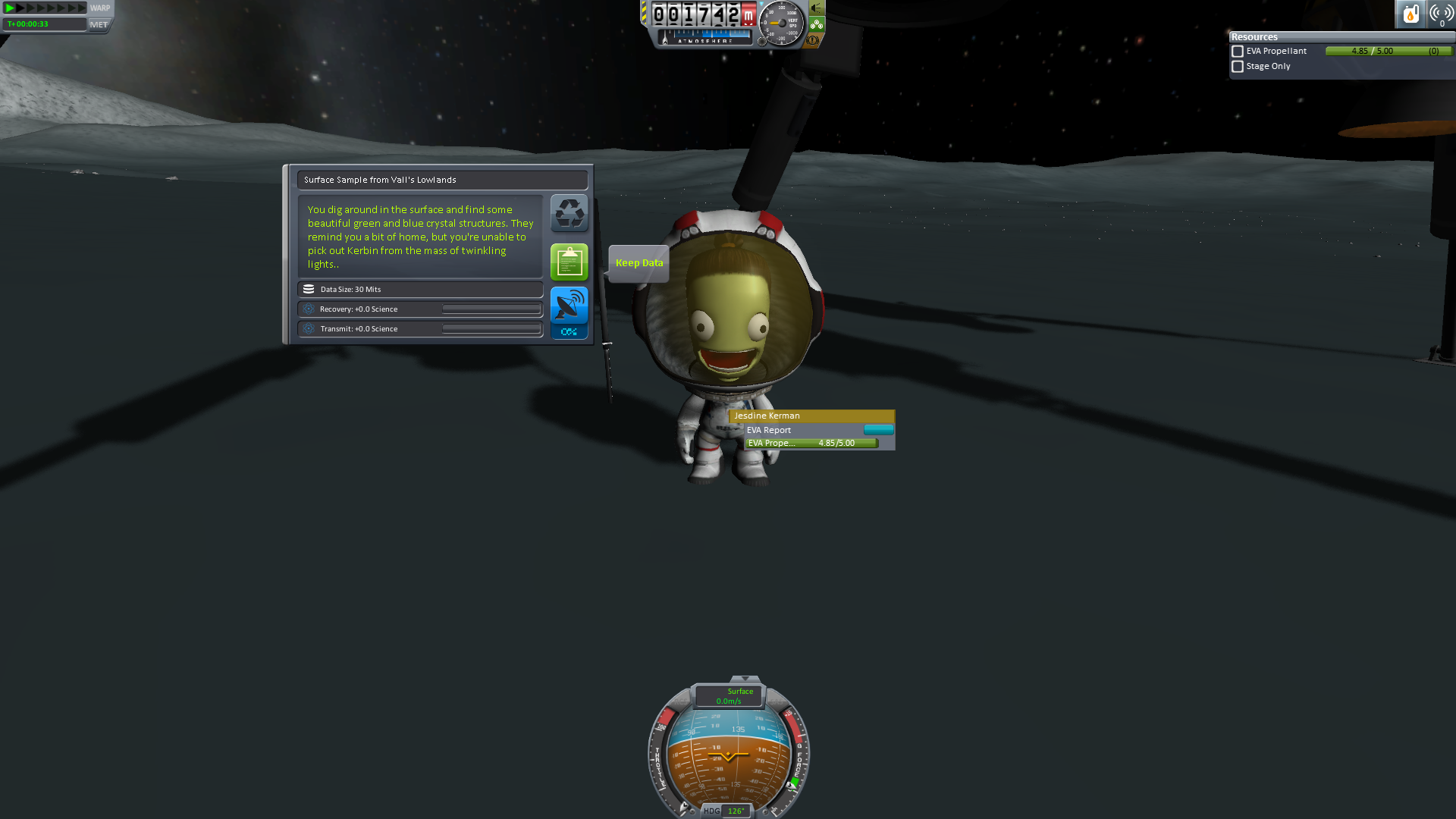Discard the surface sample with the recycle button
Image resolution: width=1456 pixels, height=819 pixels.
[x=569, y=213]
